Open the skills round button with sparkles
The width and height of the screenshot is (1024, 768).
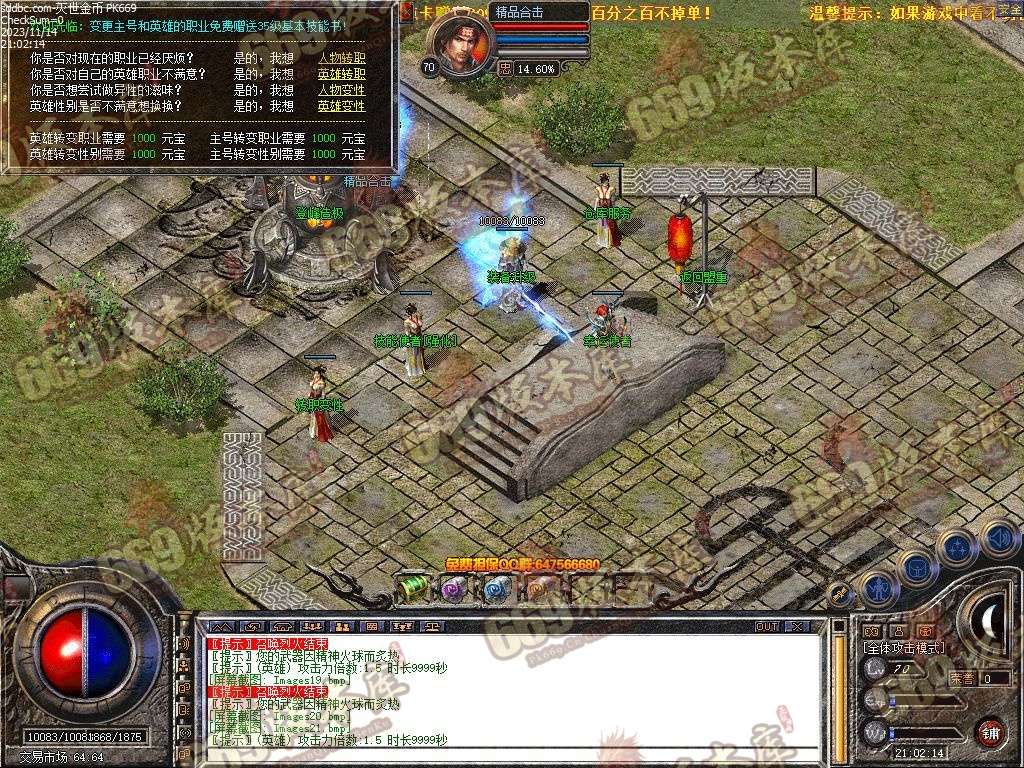coord(957,547)
